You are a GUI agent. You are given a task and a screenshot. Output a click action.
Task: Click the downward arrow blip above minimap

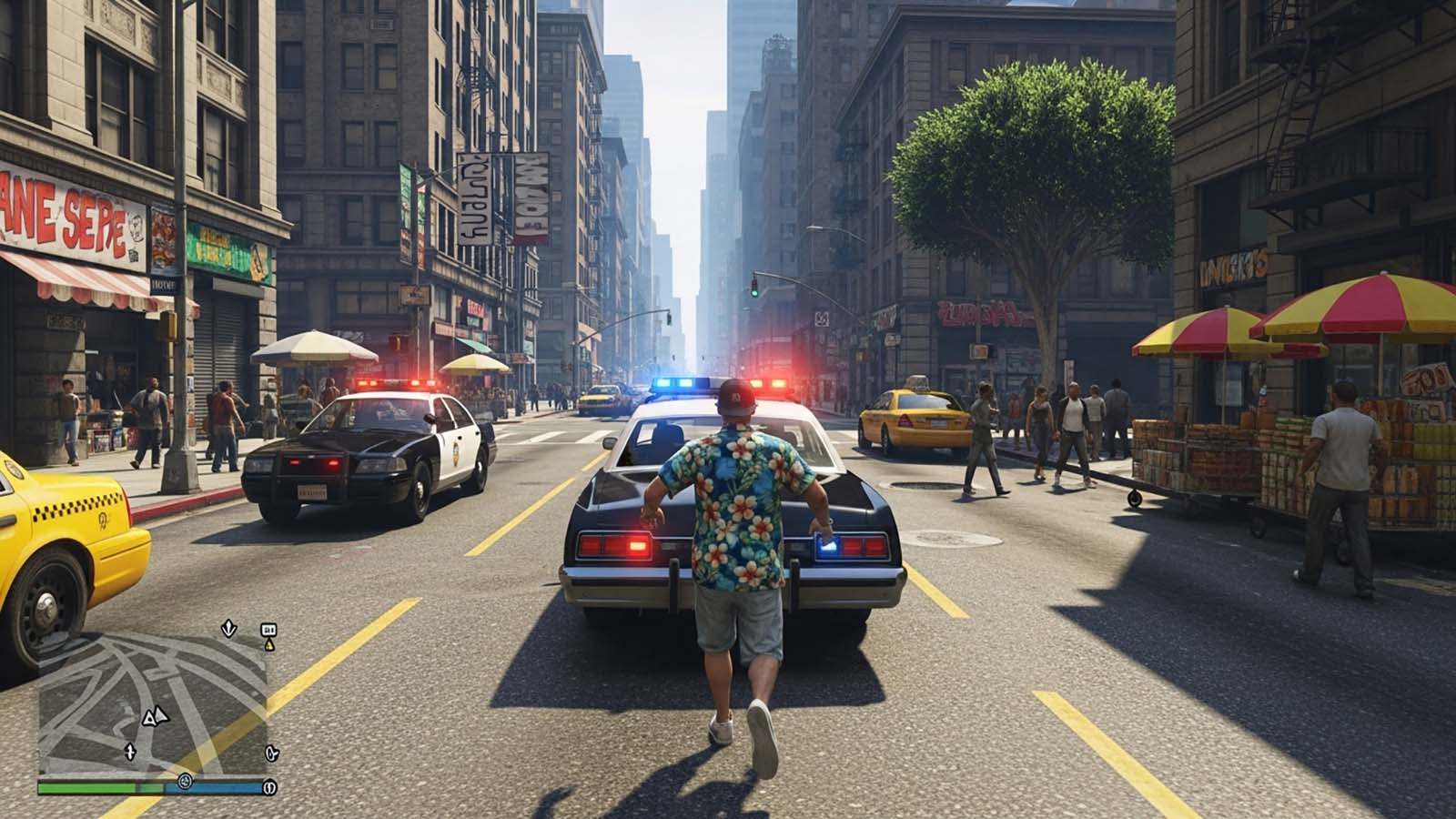(228, 629)
